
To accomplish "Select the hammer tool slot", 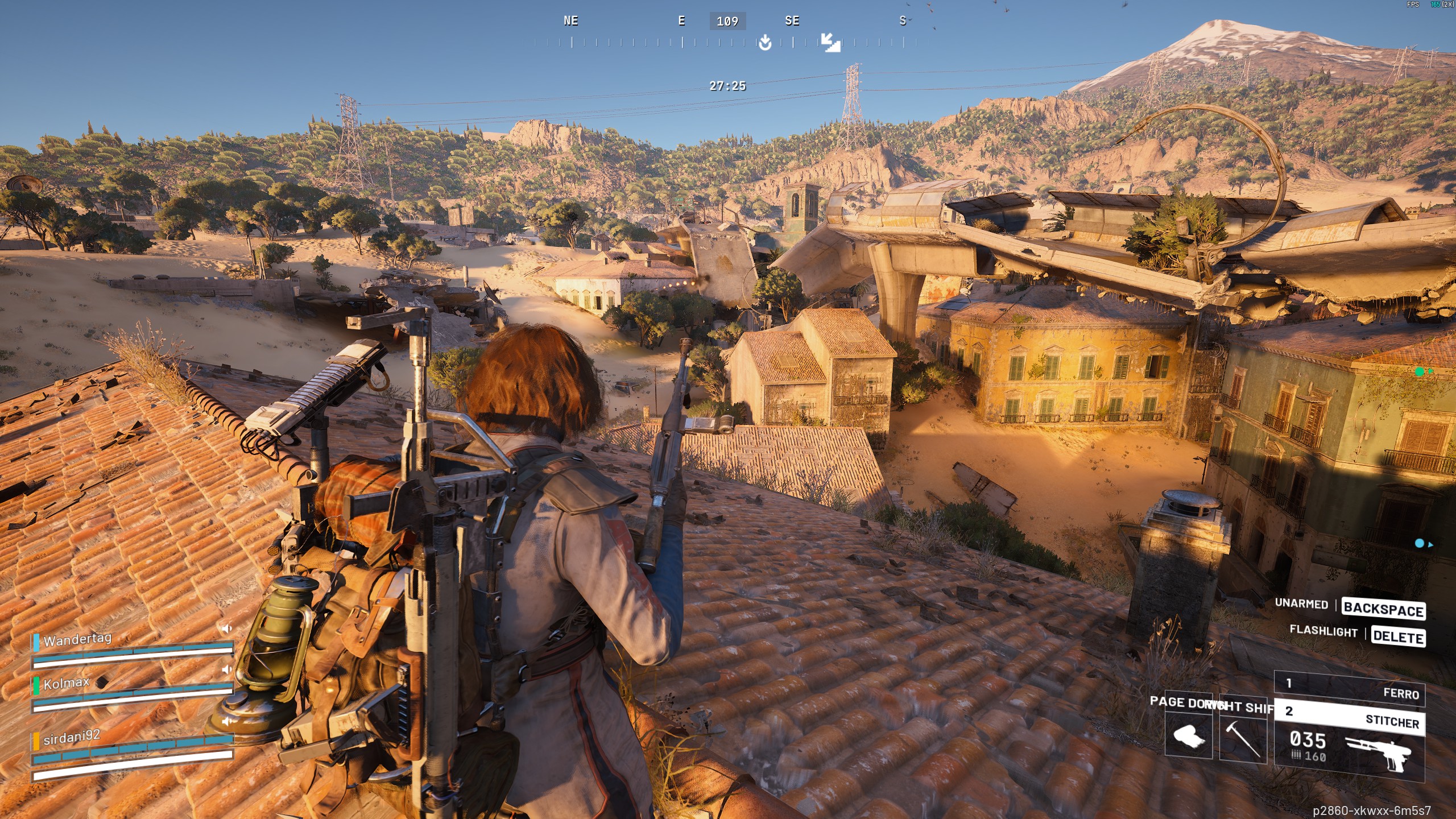I will tap(1242, 737).
